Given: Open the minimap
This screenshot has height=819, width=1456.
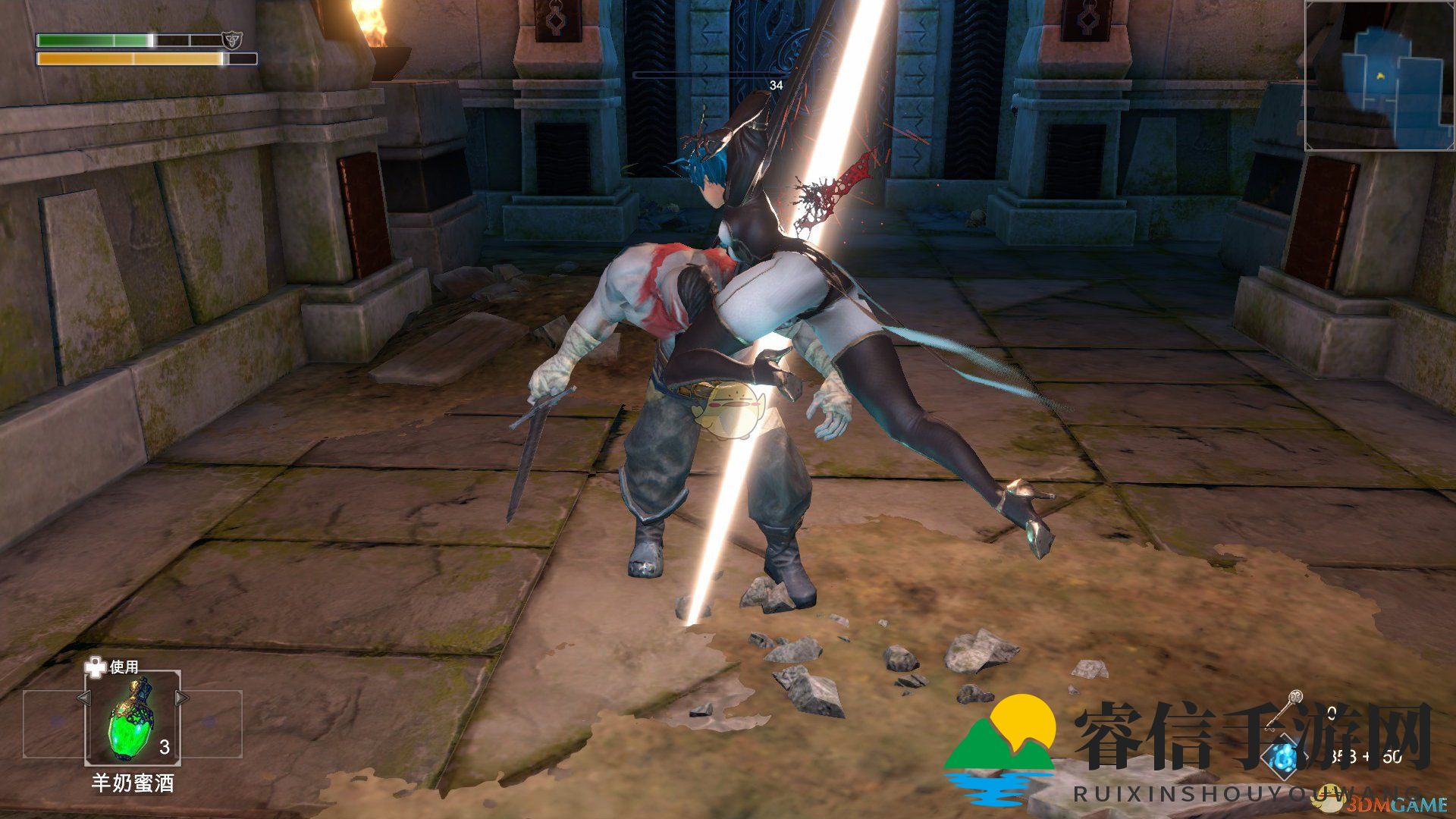Looking at the screenshot, I should 1379,75.
